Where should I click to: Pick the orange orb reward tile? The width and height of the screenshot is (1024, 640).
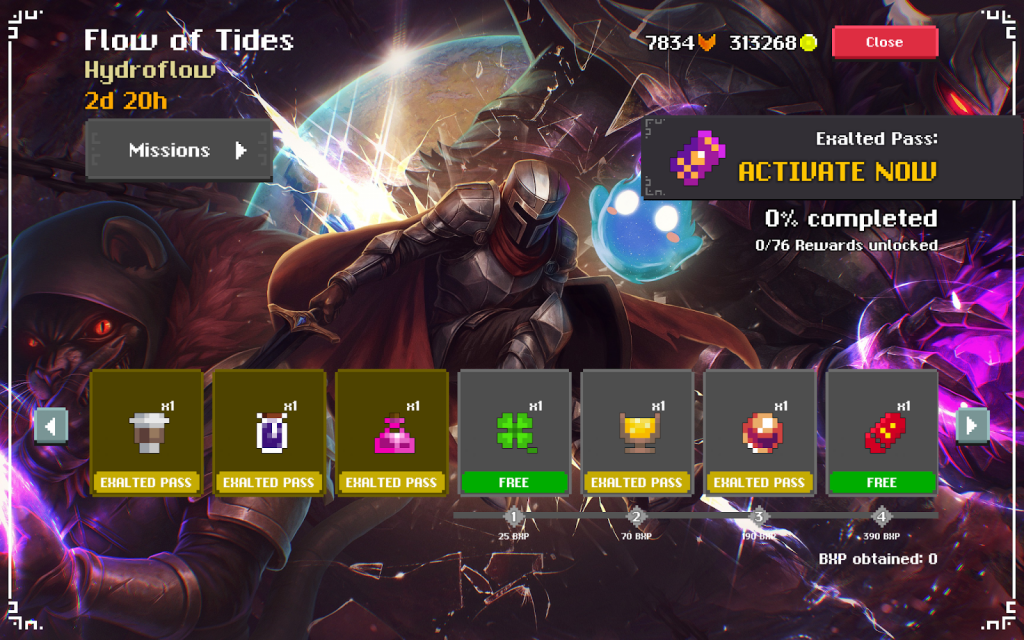(x=759, y=432)
